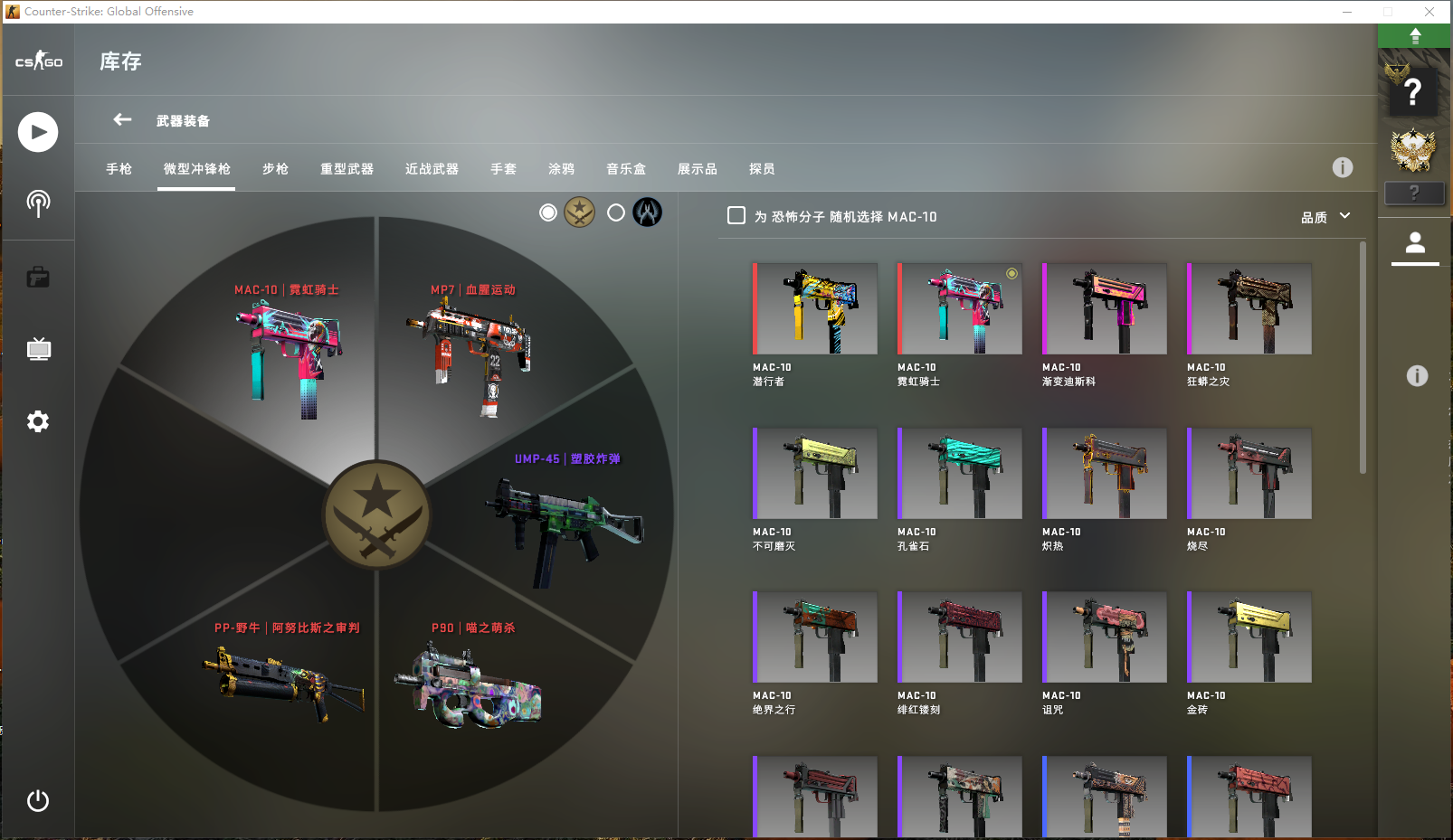Image resolution: width=1453 pixels, height=840 pixels.
Task: Go back from the weapon loadout page
Action: pyautogui.click(x=122, y=119)
